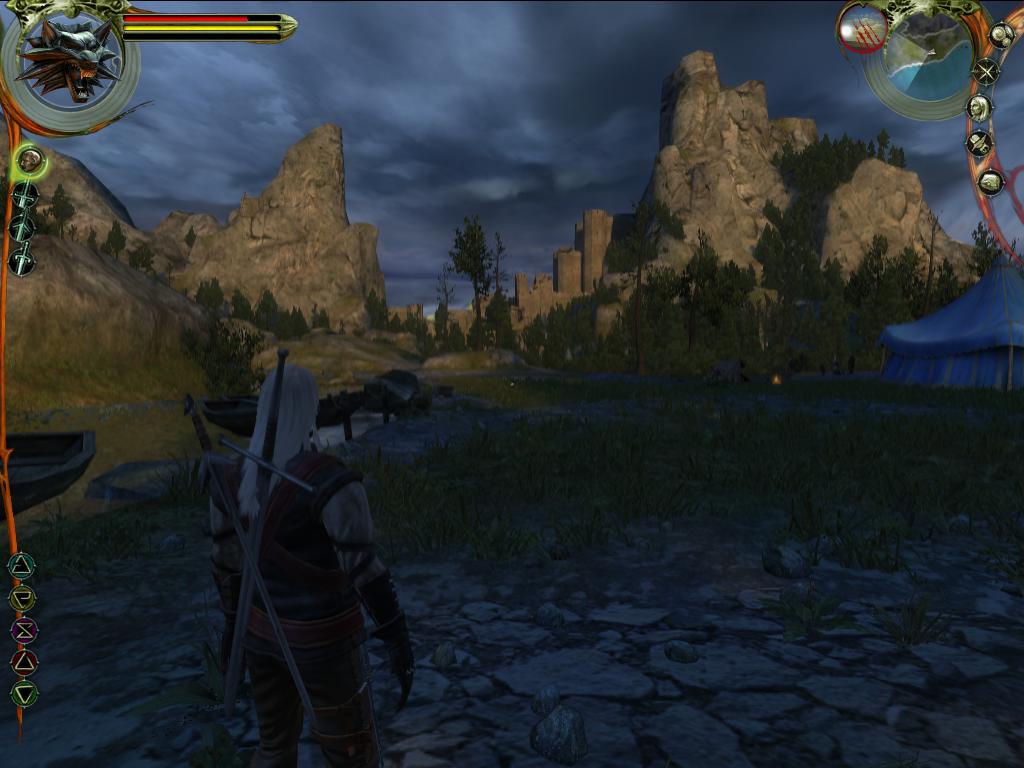Select the glowing green head icon
This screenshot has width=1024, height=768.
[29, 158]
